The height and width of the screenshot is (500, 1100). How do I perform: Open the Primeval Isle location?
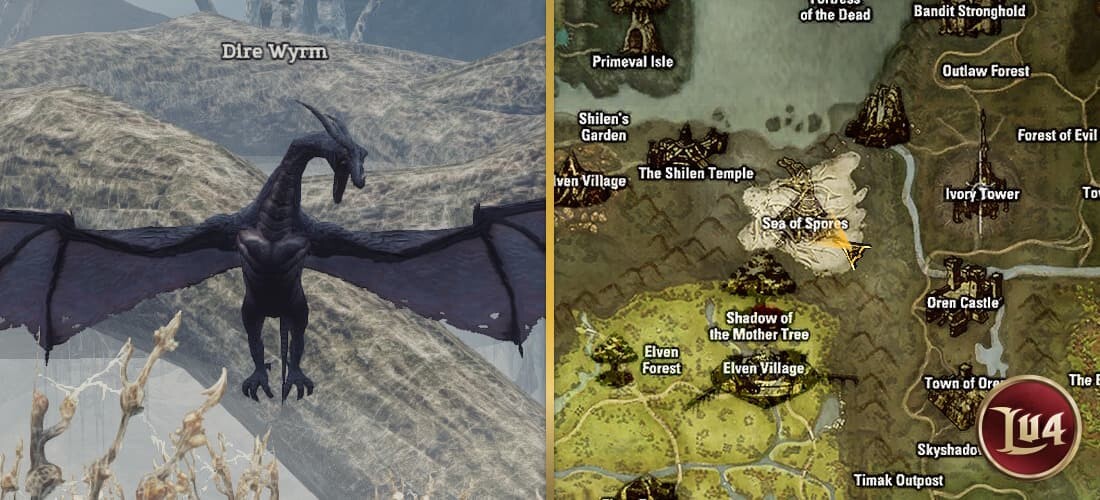click(x=632, y=61)
